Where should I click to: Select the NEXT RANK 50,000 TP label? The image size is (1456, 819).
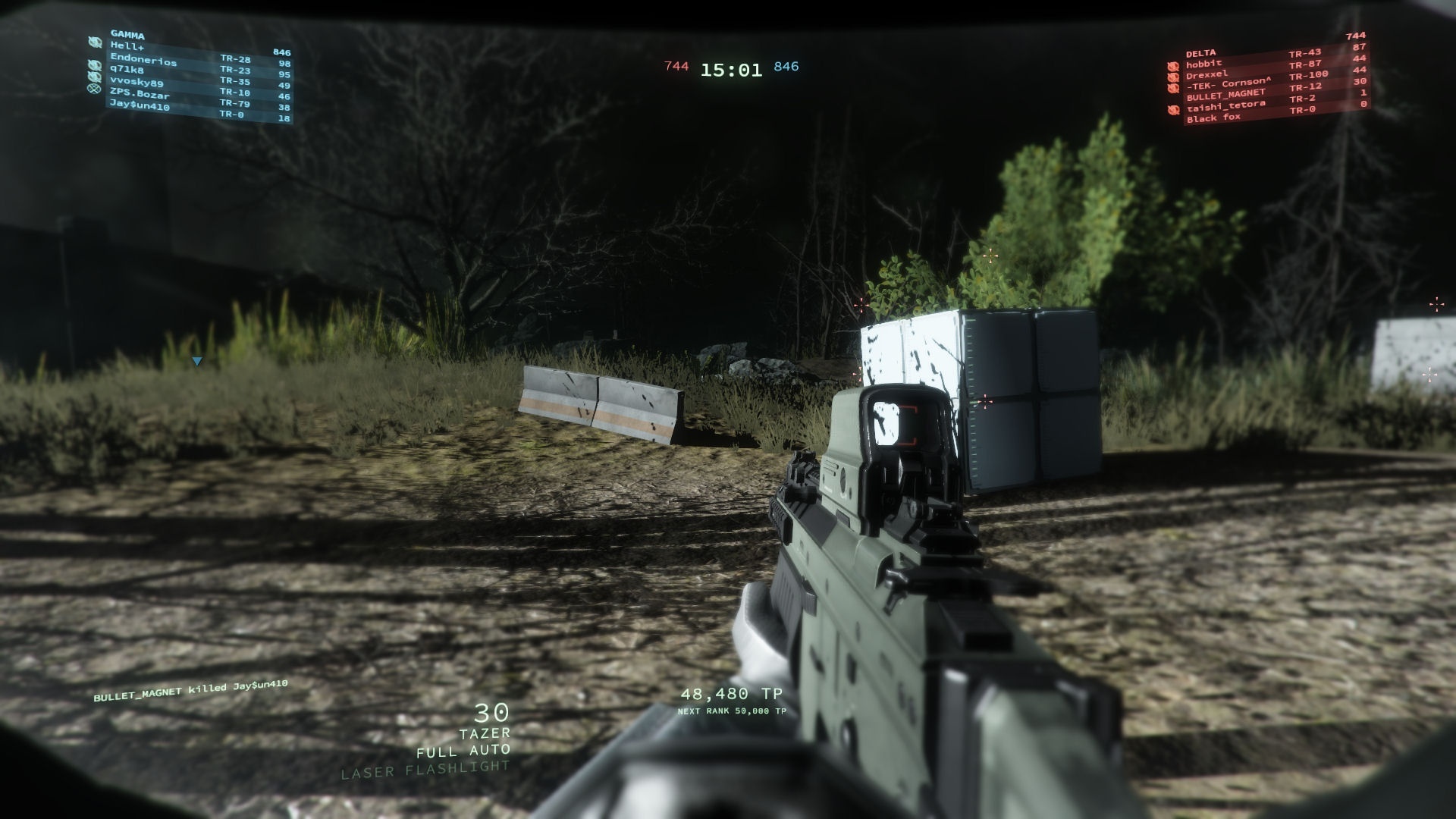point(732,711)
